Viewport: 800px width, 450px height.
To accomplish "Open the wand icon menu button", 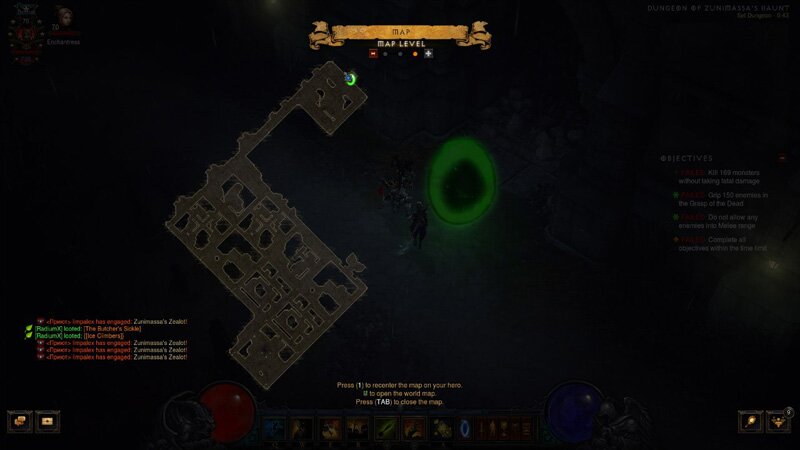I will (x=751, y=422).
